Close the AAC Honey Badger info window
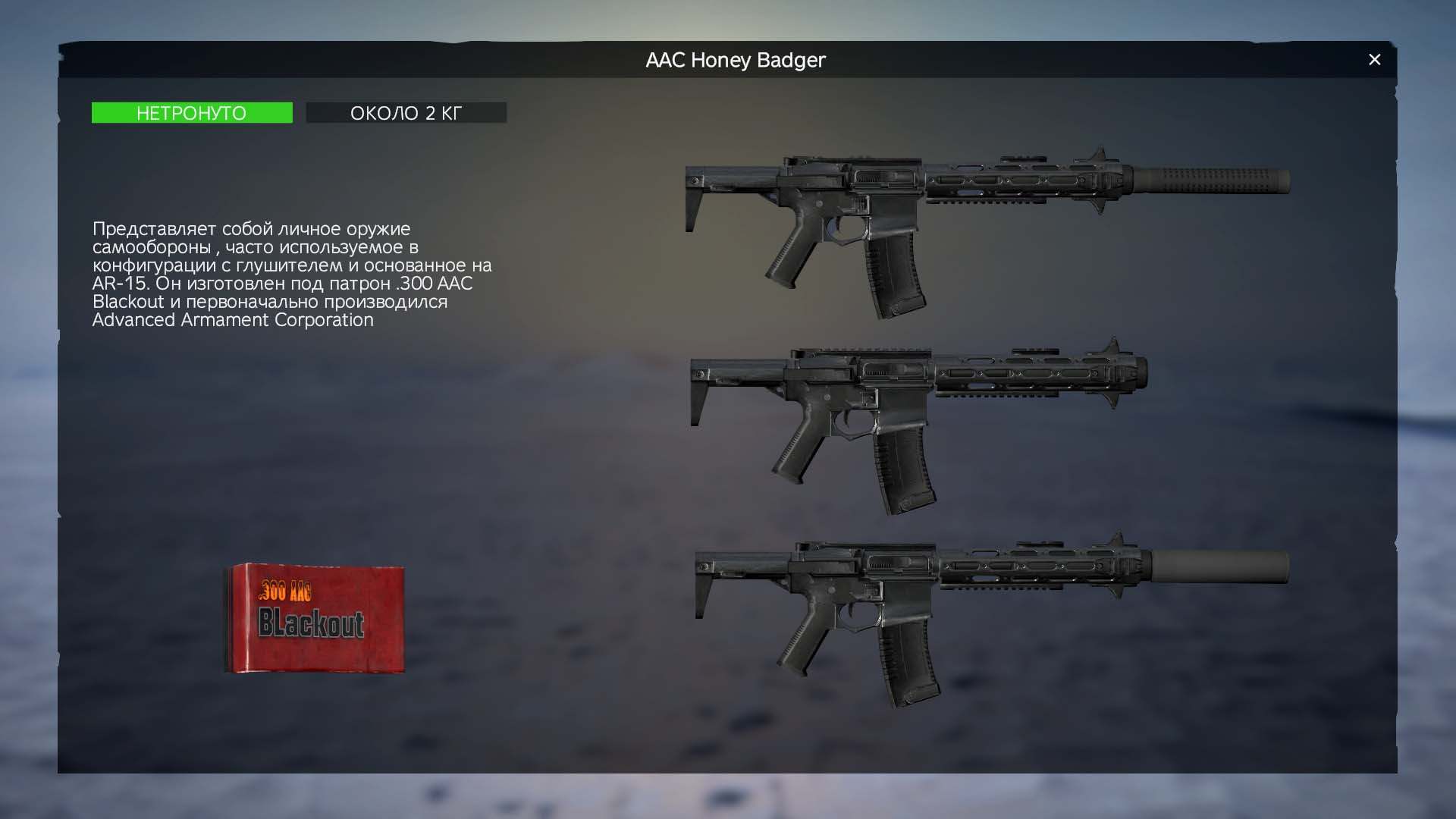This screenshot has width=1456, height=819. tap(1374, 60)
